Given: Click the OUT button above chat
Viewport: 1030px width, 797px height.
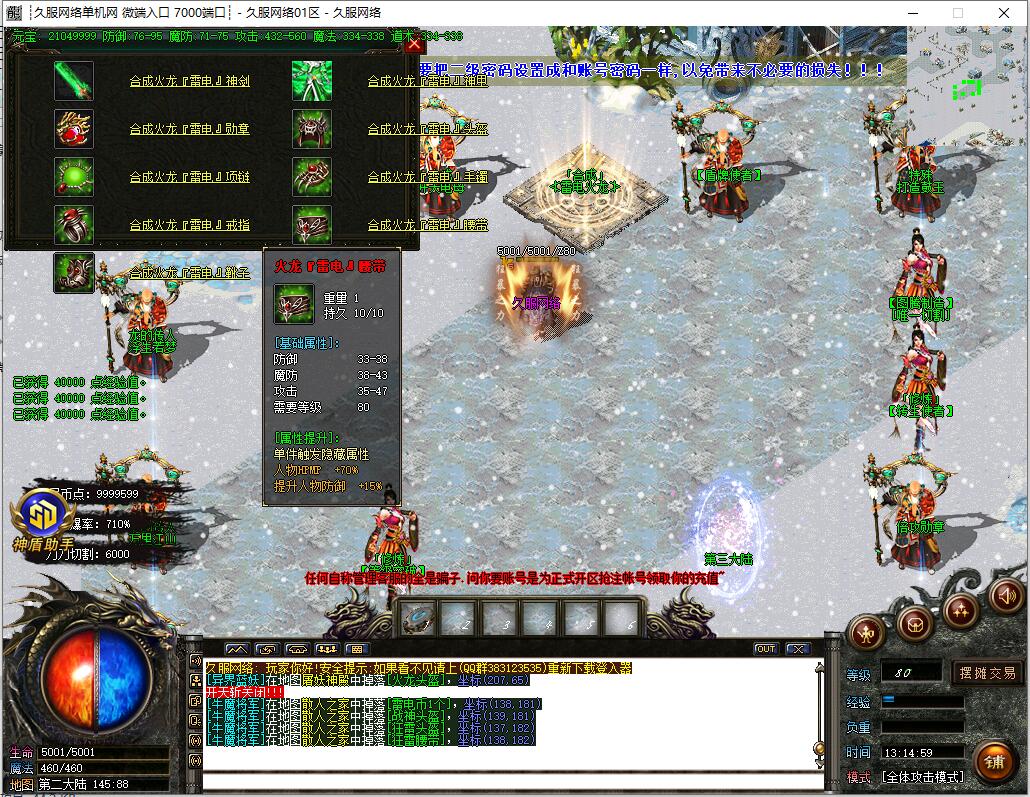Looking at the screenshot, I should pos(765,649).
